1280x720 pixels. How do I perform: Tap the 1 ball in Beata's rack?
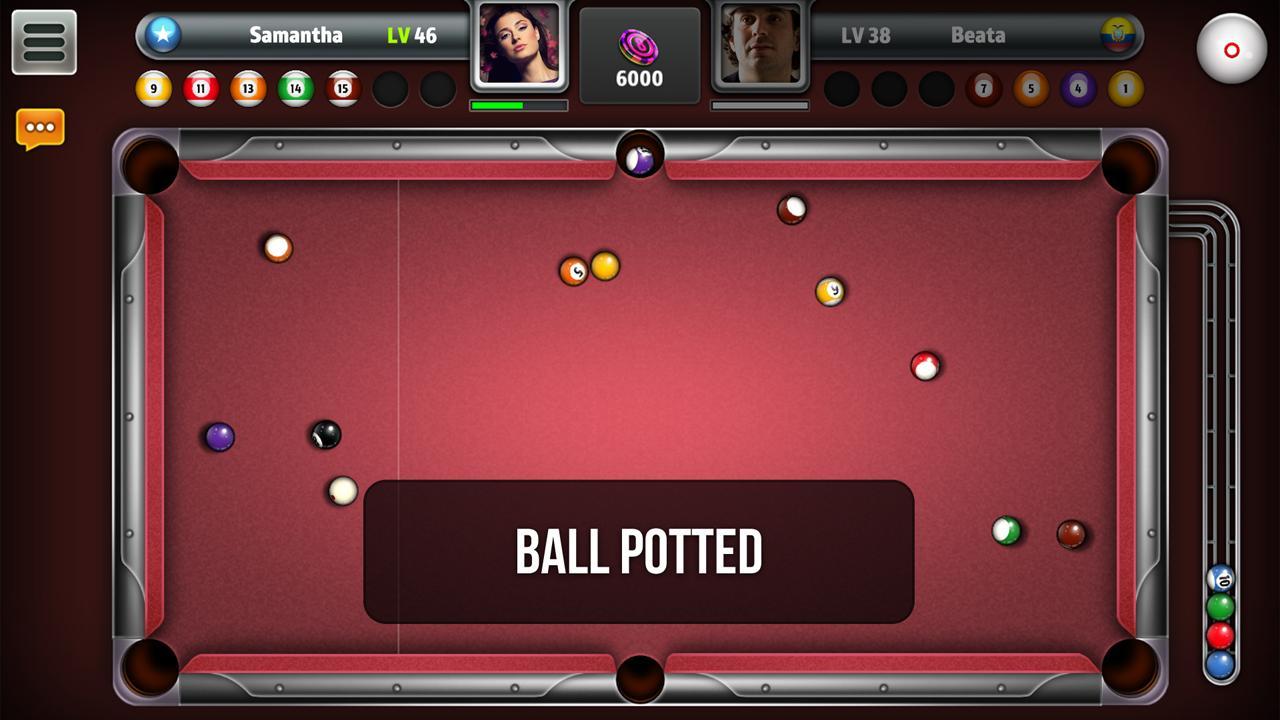coord(1124,89)
